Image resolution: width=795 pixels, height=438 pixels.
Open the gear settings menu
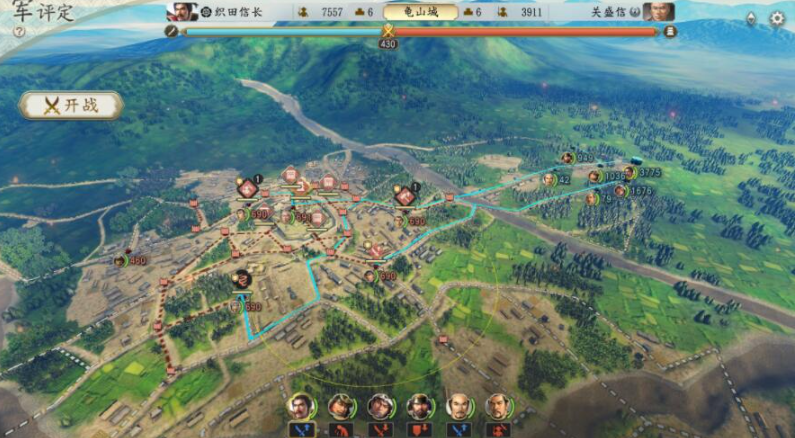pyautogui.click(x=776, y=18)
